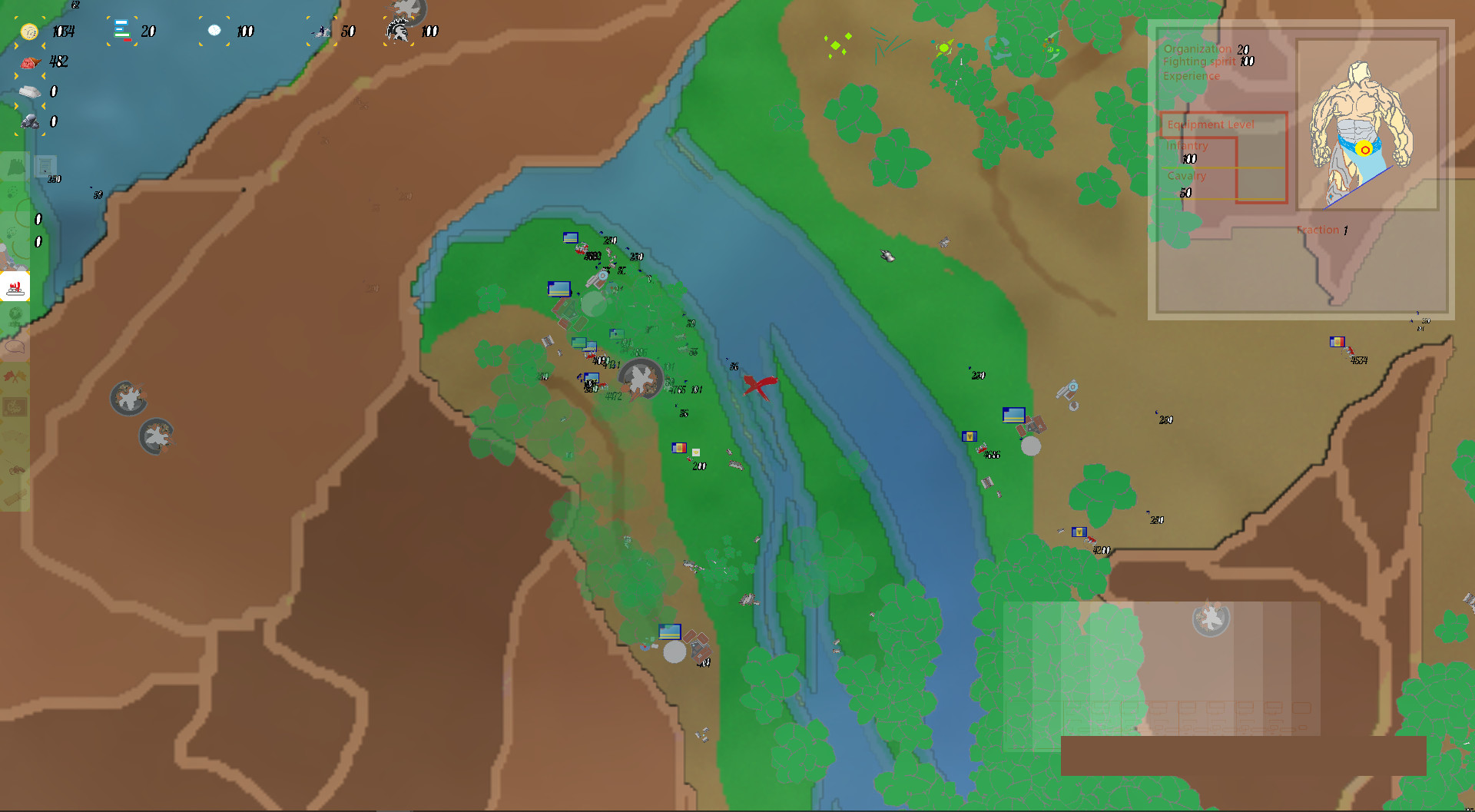Image resolution: width=1475 pixels, height=812 pixels.
Task: Click the snowball icon next to 100
Action: pyautogui.click(x=215, y=31)
